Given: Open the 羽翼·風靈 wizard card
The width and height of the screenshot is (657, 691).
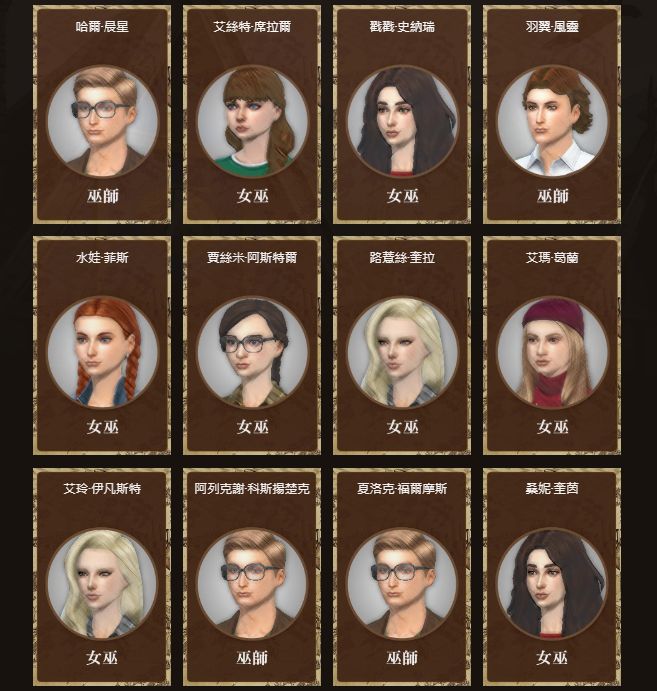Looking at the screenshot, I should click(x=552, y=114).
